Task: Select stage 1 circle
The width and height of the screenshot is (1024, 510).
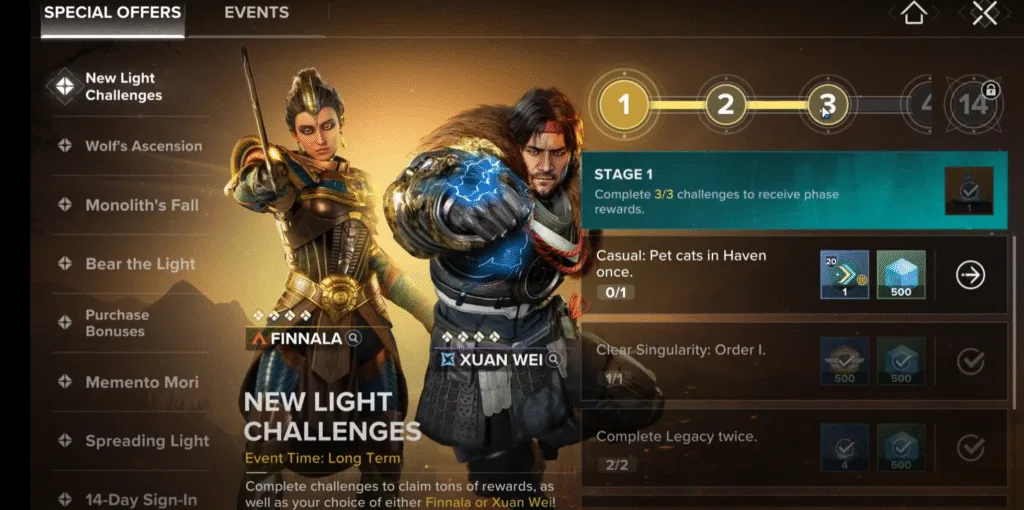Action: (x=625, y=104)
